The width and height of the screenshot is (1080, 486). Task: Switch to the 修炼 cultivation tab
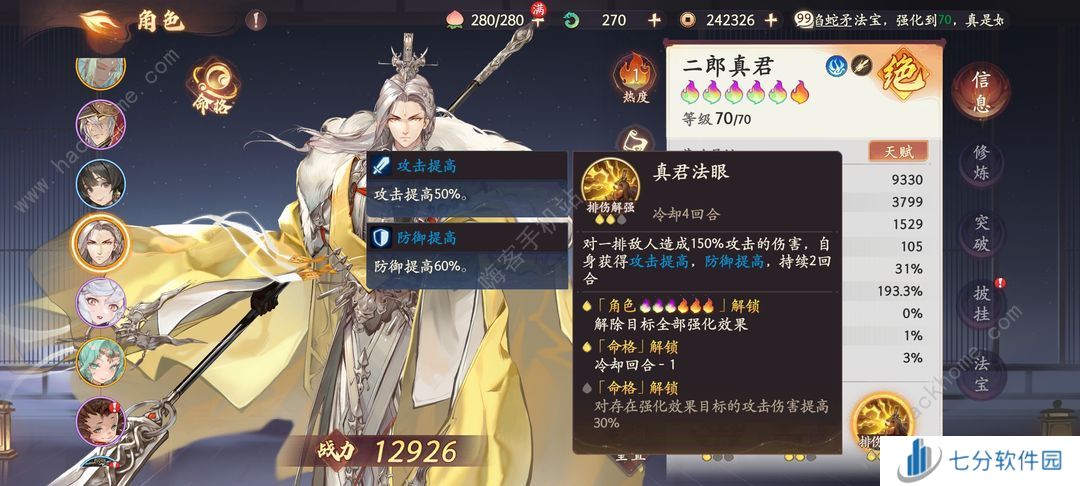(985, 164)
